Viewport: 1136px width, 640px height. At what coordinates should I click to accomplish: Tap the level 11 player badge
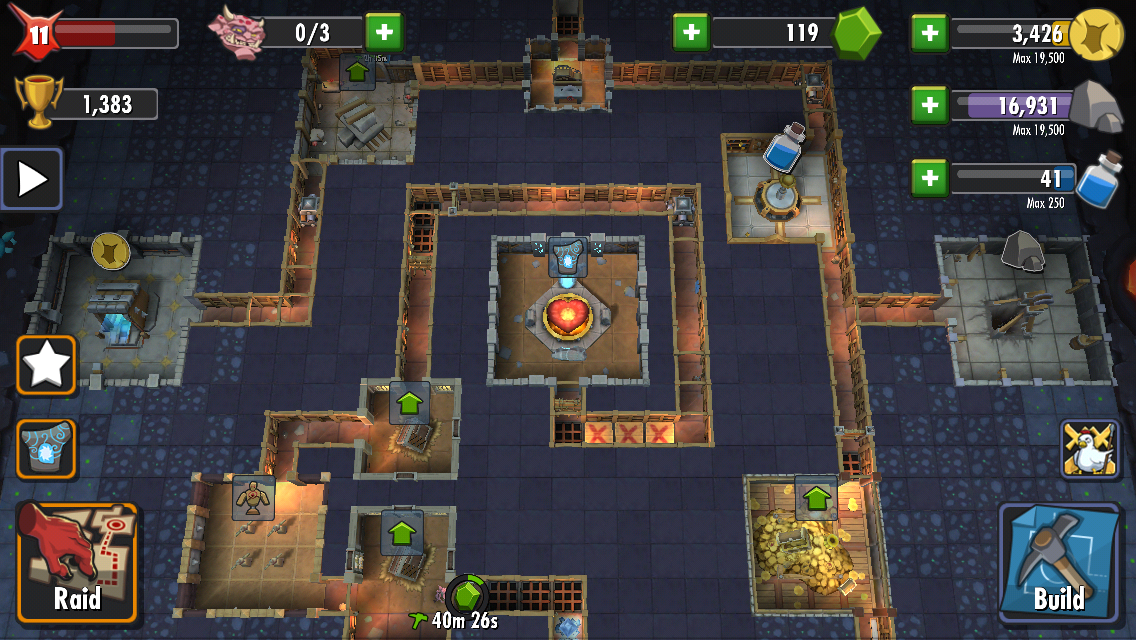click(37, 33)
